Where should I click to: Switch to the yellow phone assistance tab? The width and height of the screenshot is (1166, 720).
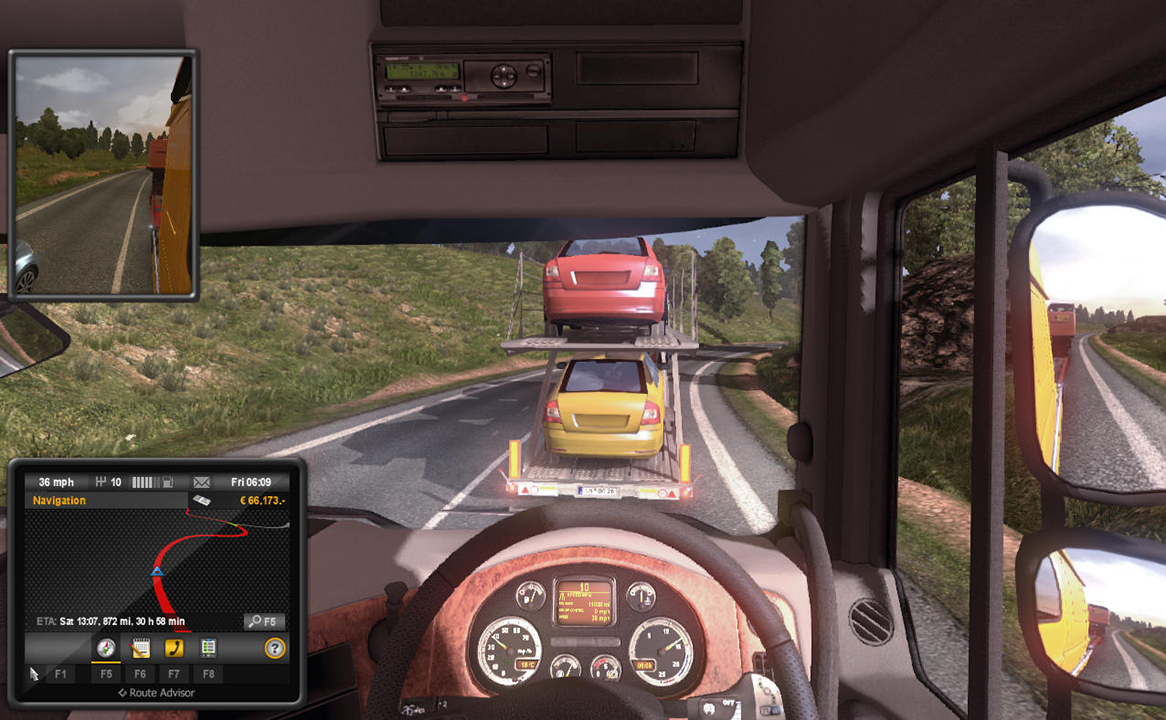[174, 648]
